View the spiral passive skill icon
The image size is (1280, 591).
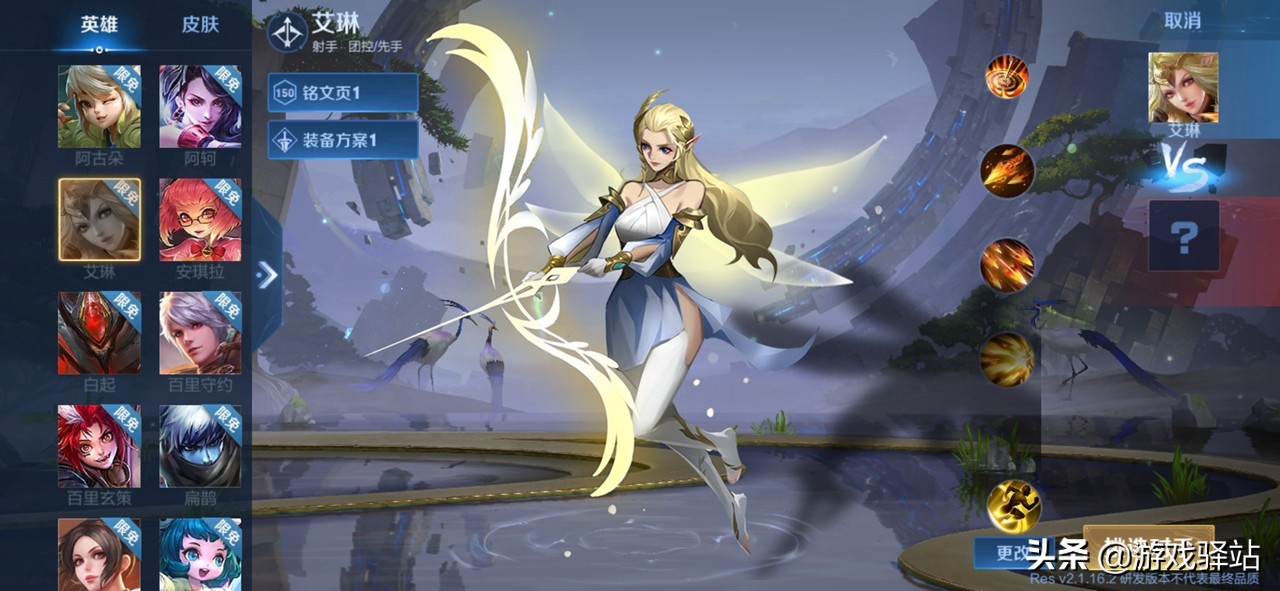(1007, 77)
